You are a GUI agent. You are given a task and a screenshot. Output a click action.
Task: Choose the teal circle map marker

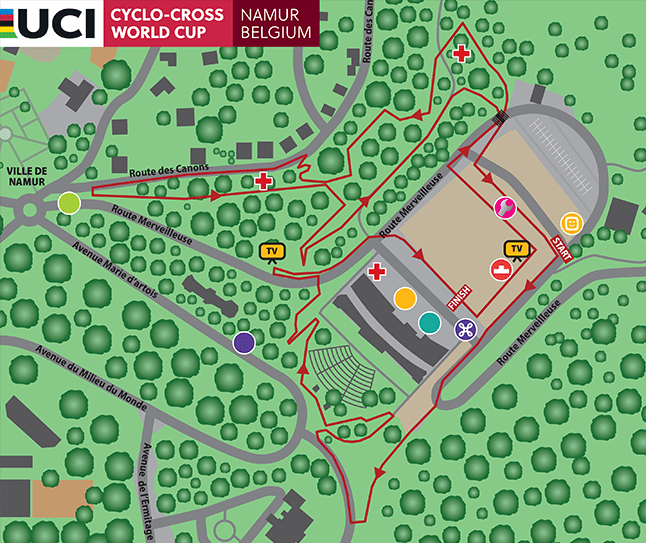[429, 321]
